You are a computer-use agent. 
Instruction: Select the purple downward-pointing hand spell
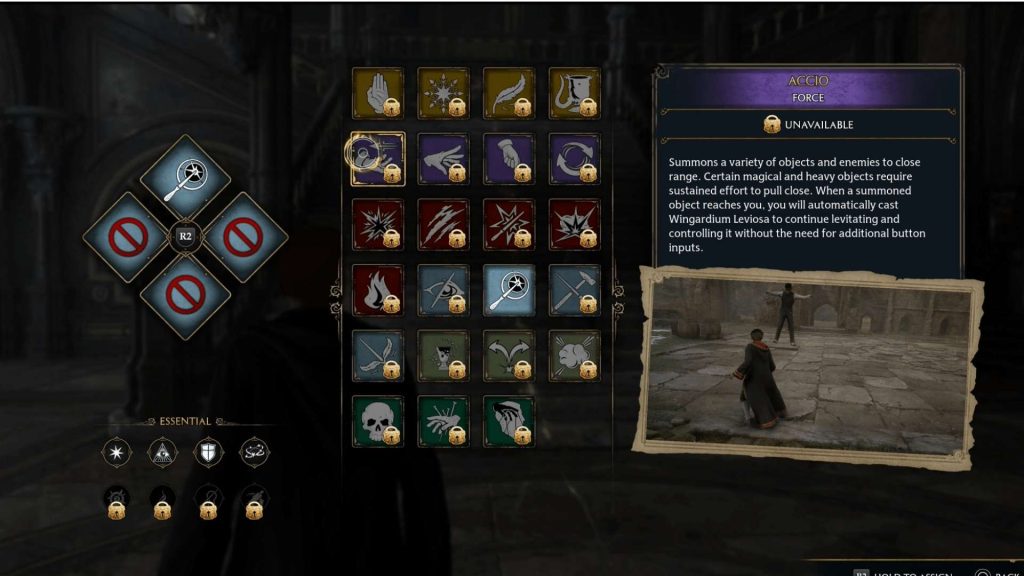pos(509,159)
